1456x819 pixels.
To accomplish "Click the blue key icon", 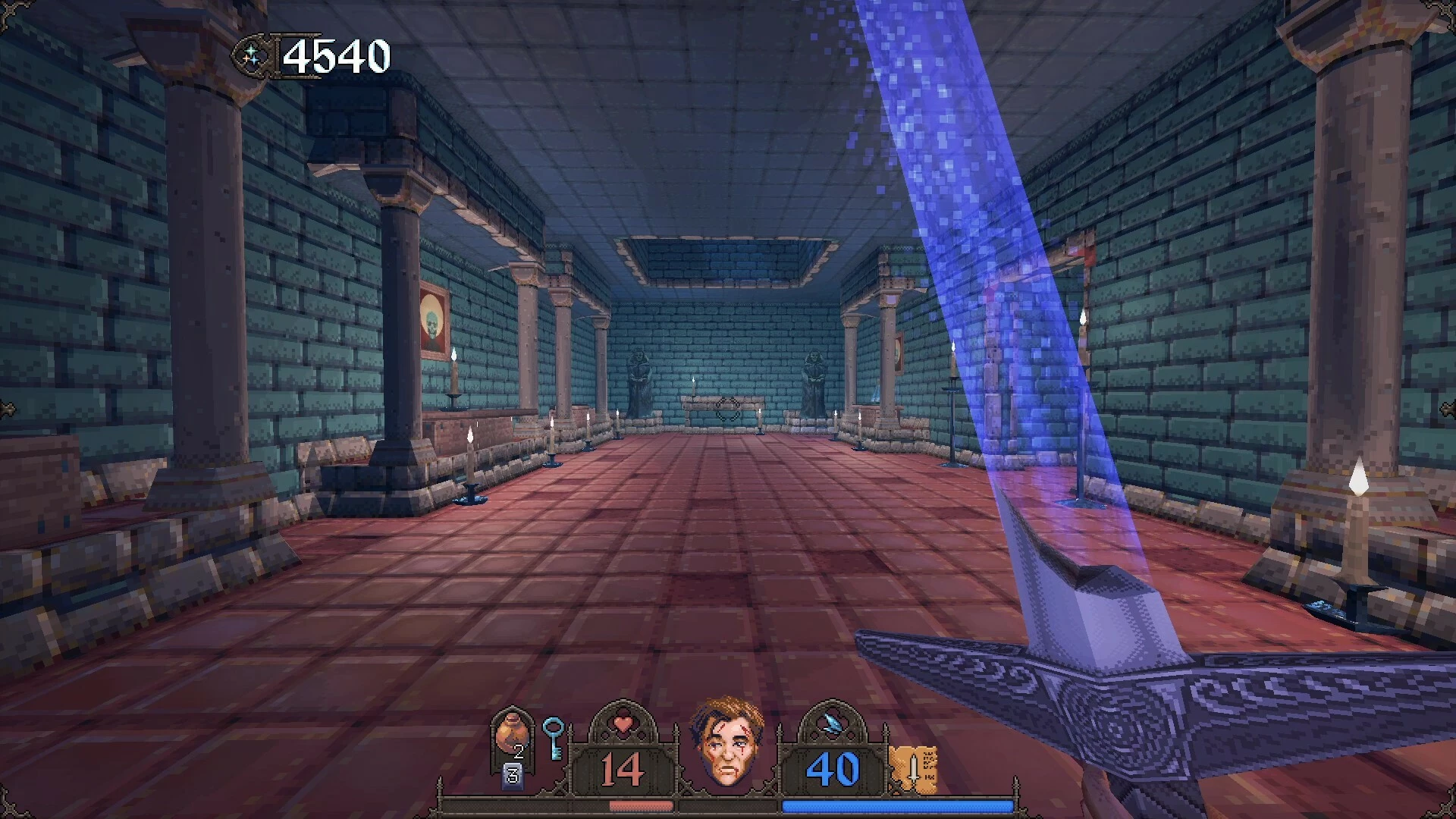I will [x=553, y=737].
